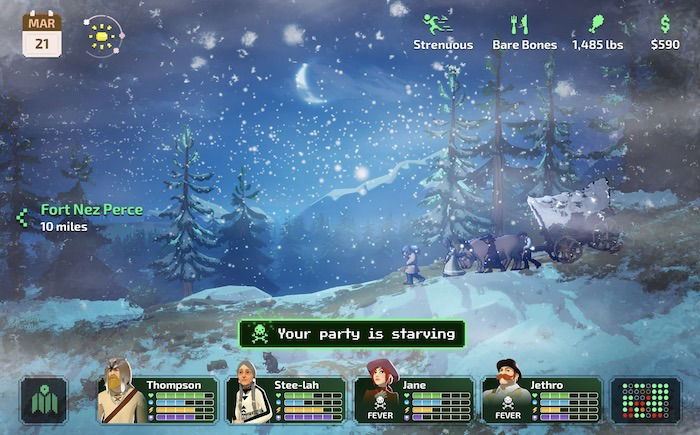
Task: Inspect Jane, who has a fever
Action: pyautogui.click(x=413, y=400)
